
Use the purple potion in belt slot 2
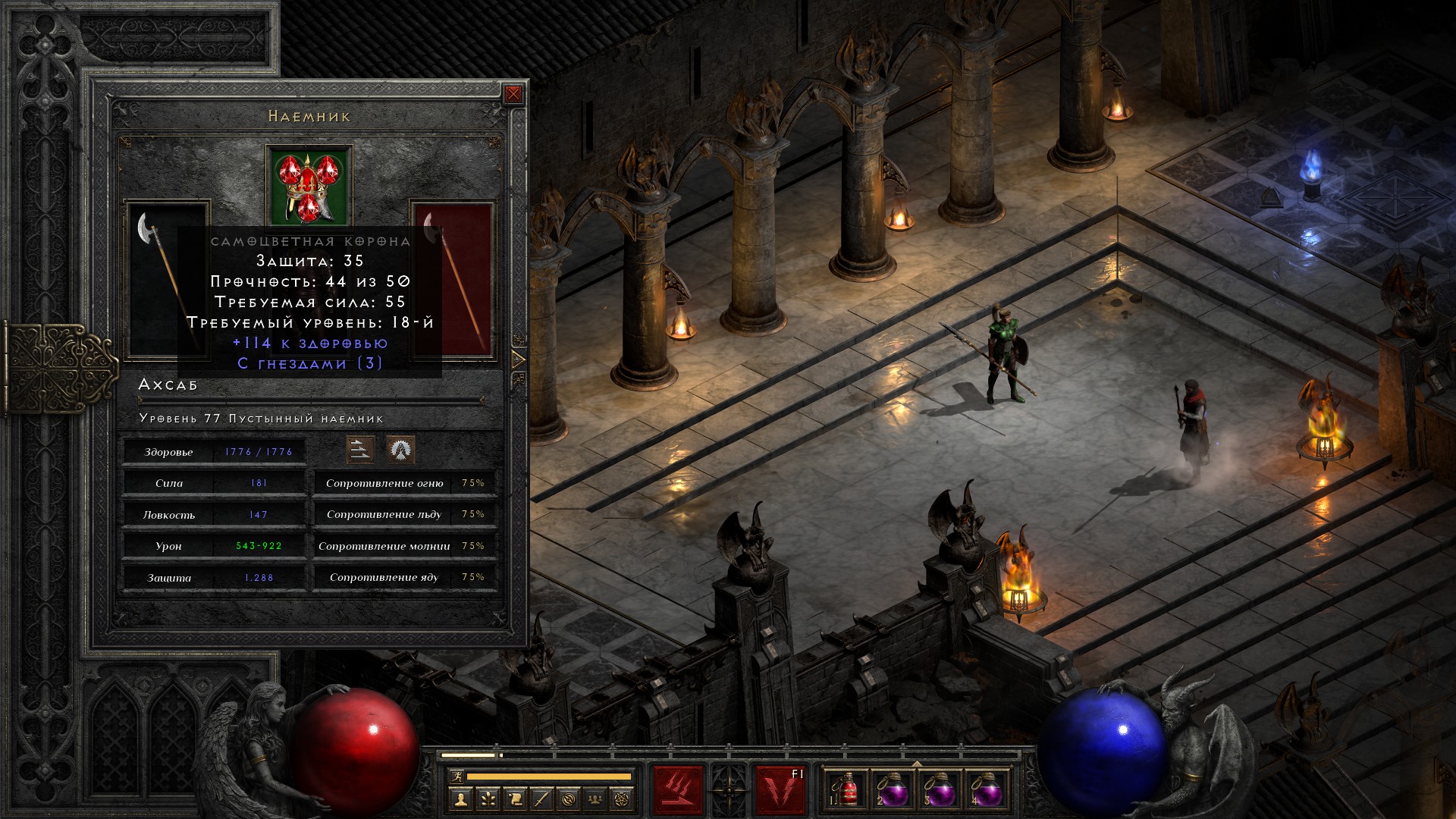[893, 790]
